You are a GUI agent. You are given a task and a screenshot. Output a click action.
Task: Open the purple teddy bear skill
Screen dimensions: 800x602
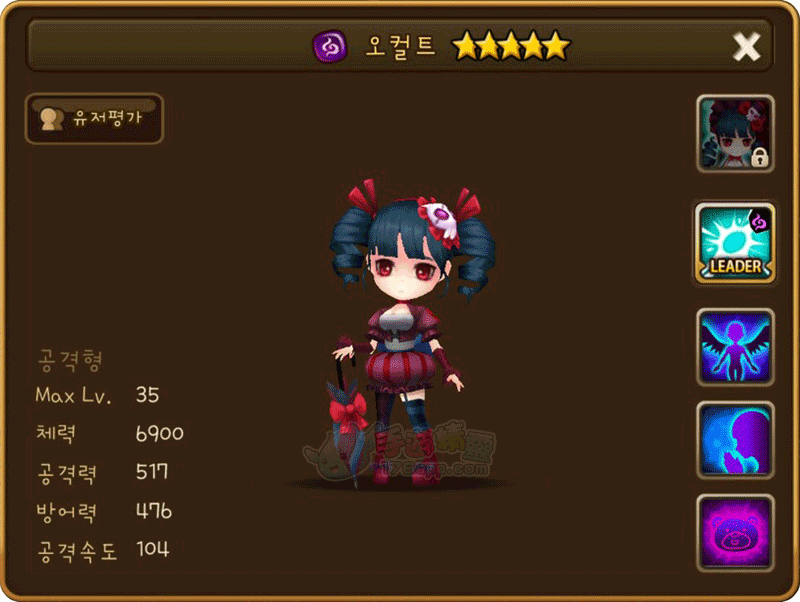(735, 532)
